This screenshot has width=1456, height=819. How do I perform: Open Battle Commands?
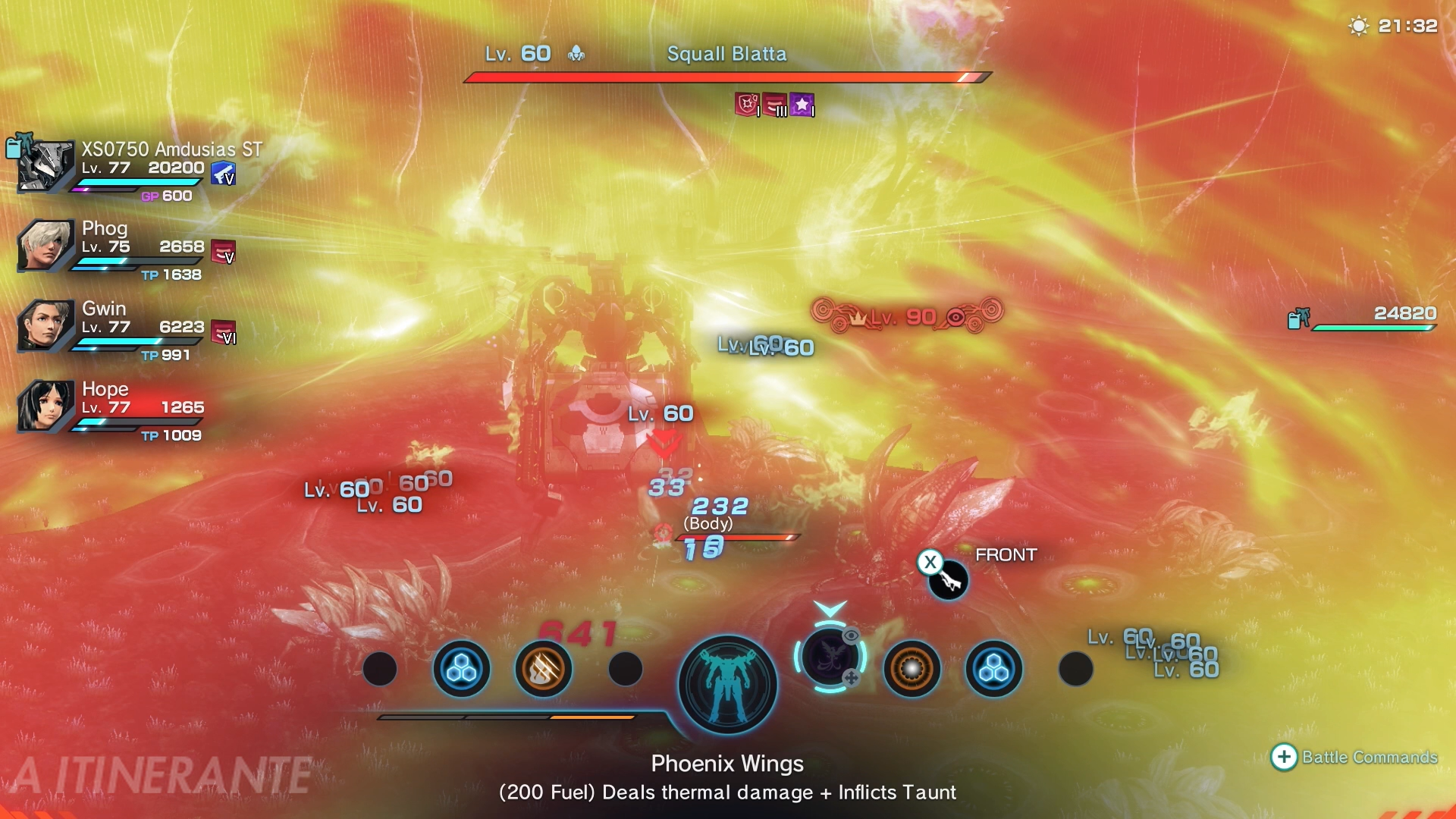(1354, 757)
